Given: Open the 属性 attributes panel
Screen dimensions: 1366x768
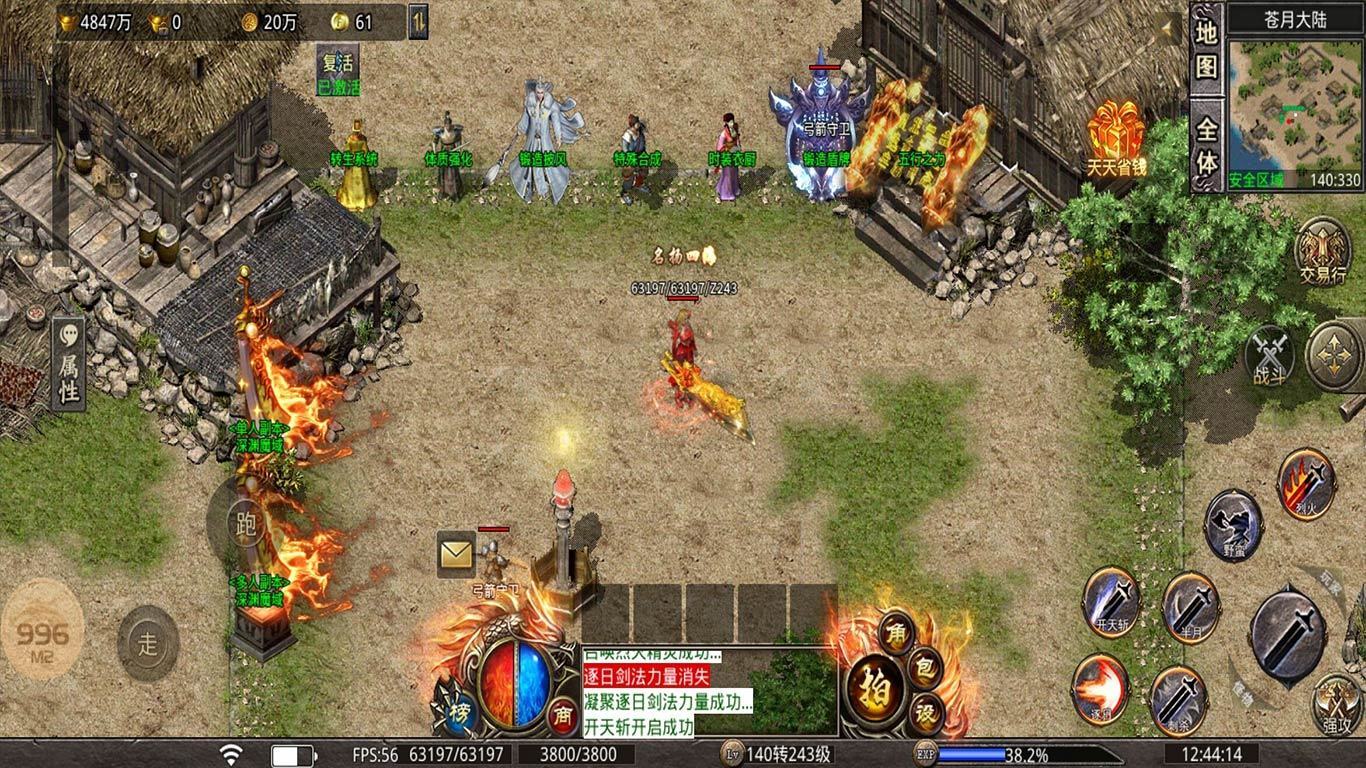Looking at the screenshot, I should (x=68, y=365).
